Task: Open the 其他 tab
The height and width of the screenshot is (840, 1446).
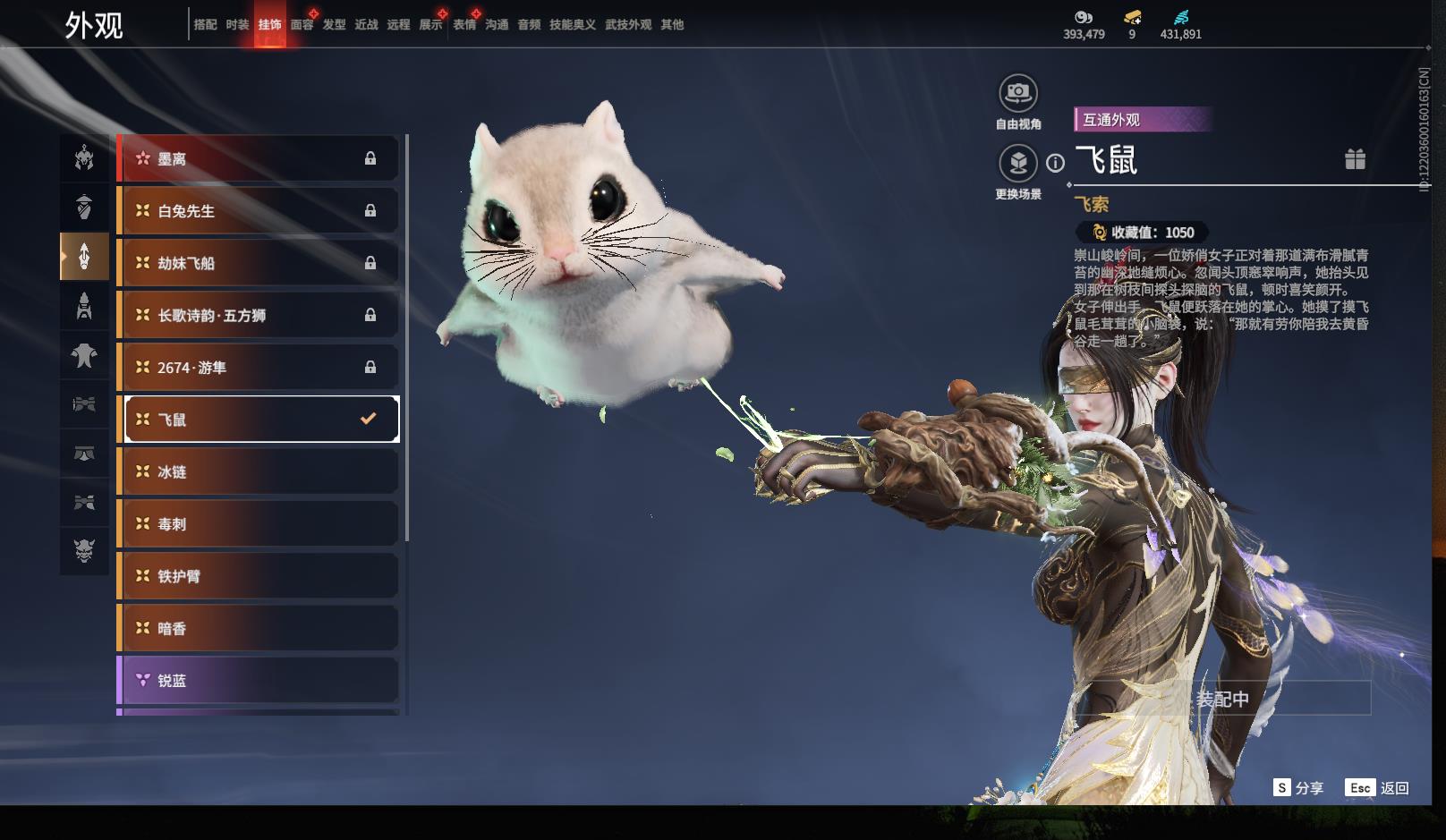Action: click(672, 25)
